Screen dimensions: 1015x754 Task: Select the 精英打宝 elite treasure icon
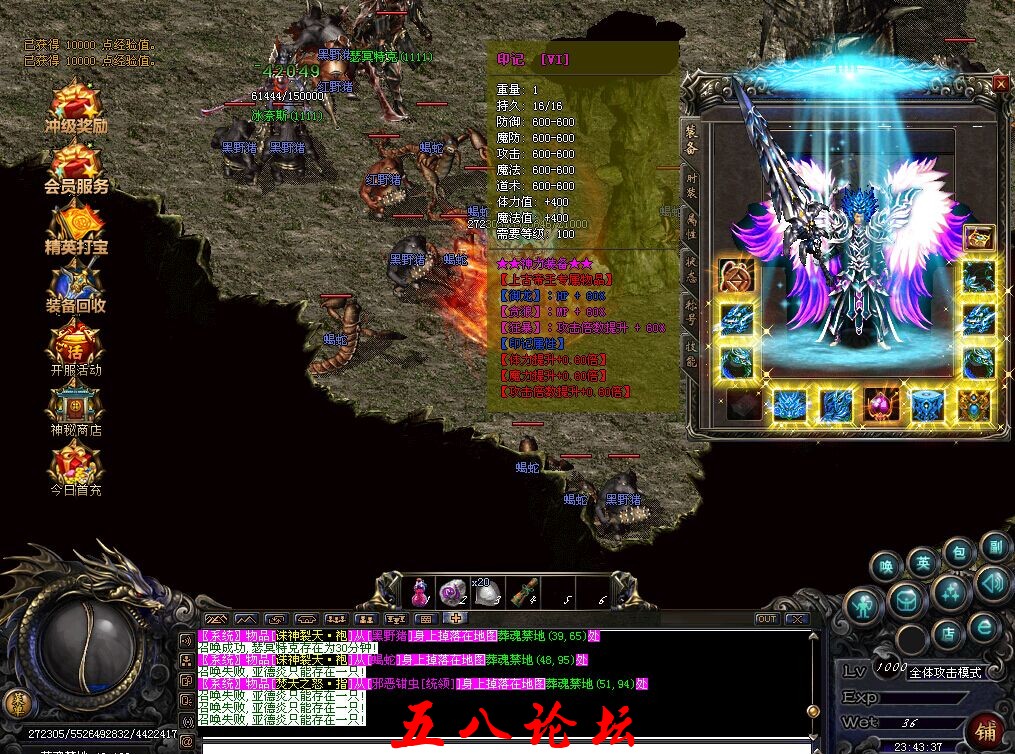tap(76, 227)
